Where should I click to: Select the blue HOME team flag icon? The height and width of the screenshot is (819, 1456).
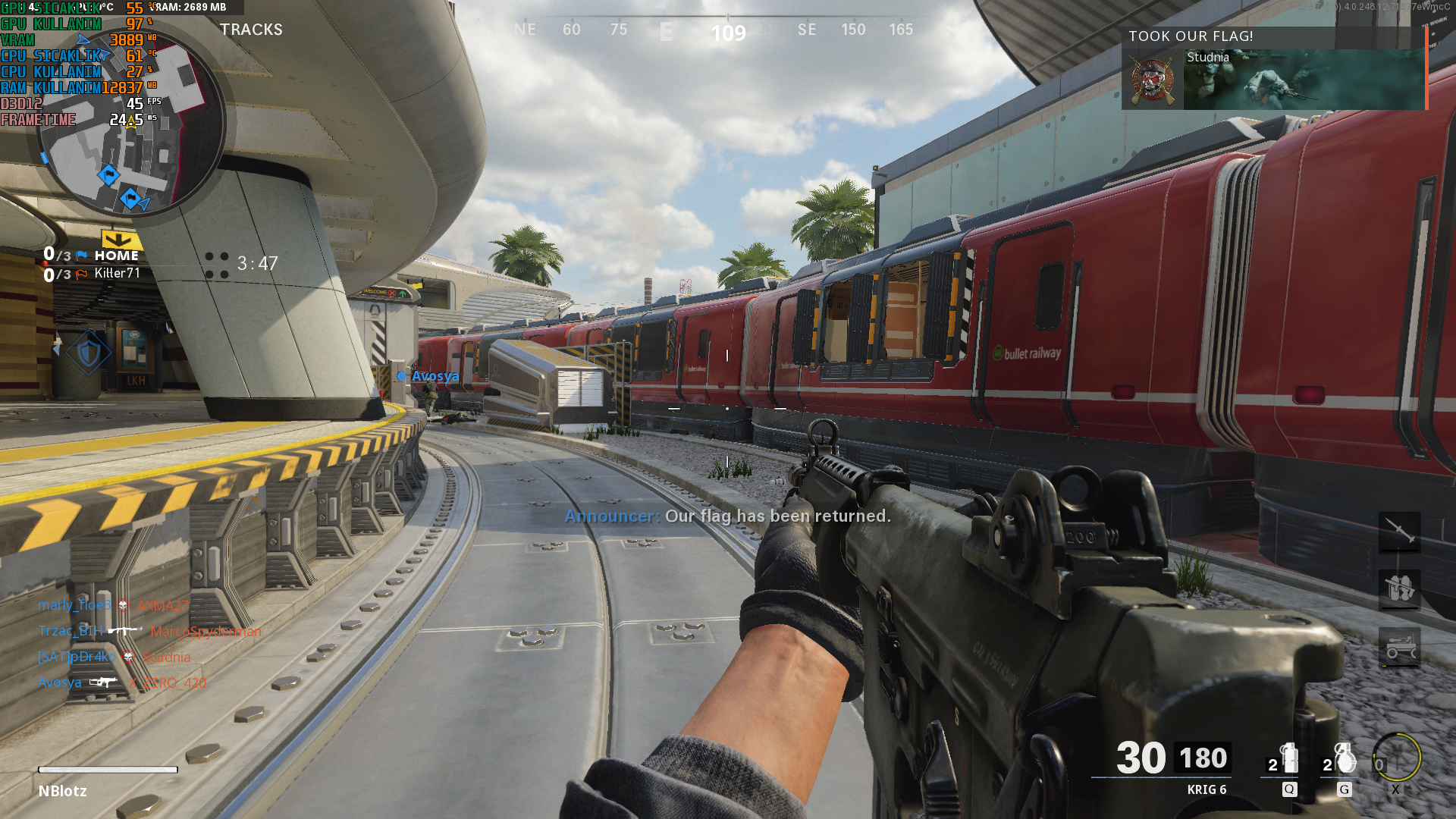coord(82,256)
